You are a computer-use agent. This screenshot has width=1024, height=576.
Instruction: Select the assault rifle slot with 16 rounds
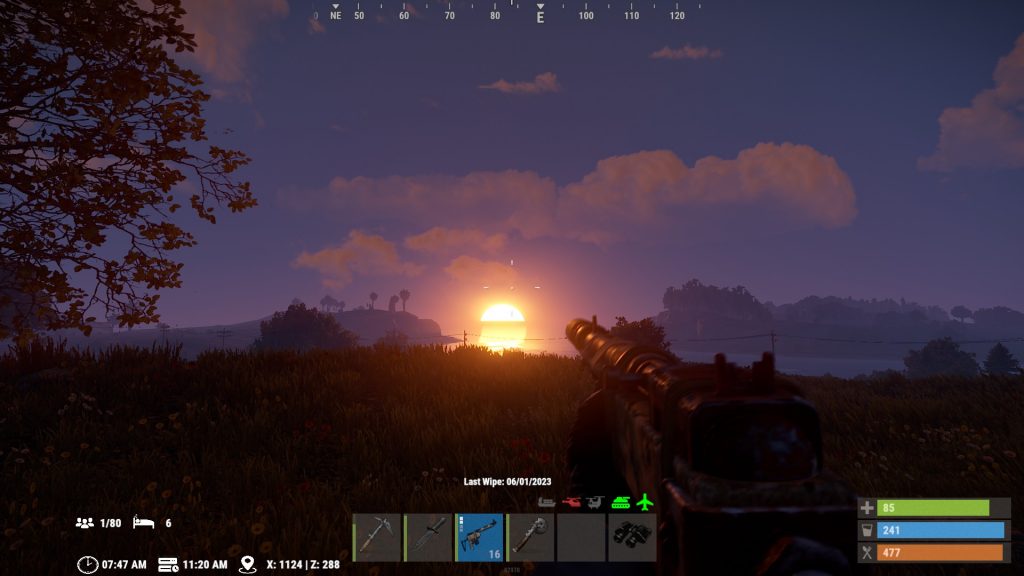click(x=479, y=538)
